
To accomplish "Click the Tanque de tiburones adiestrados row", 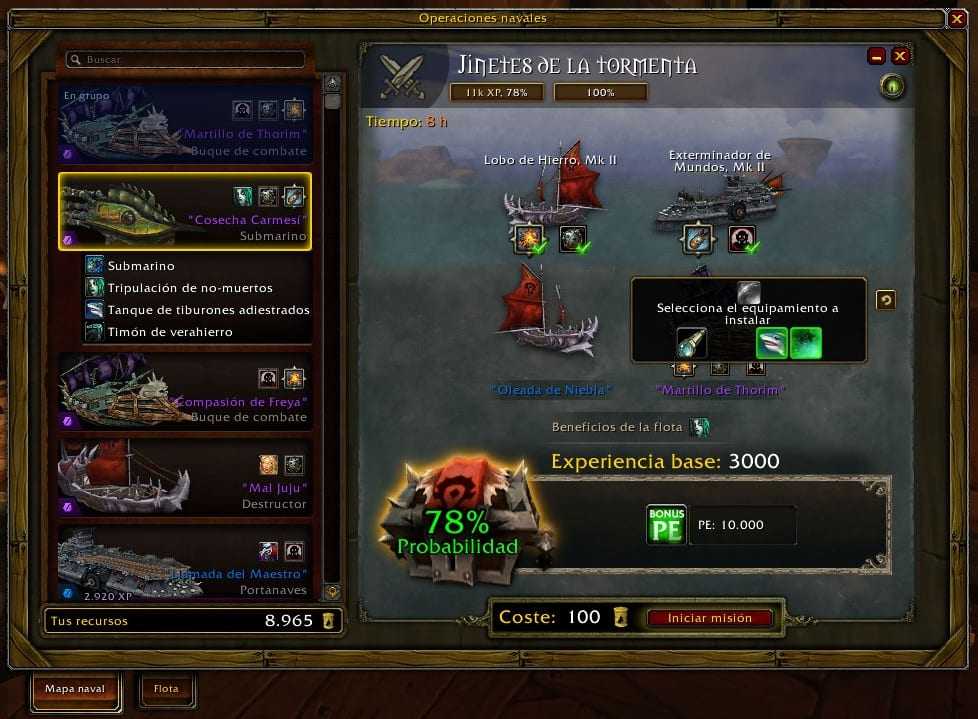I will 207,310.
